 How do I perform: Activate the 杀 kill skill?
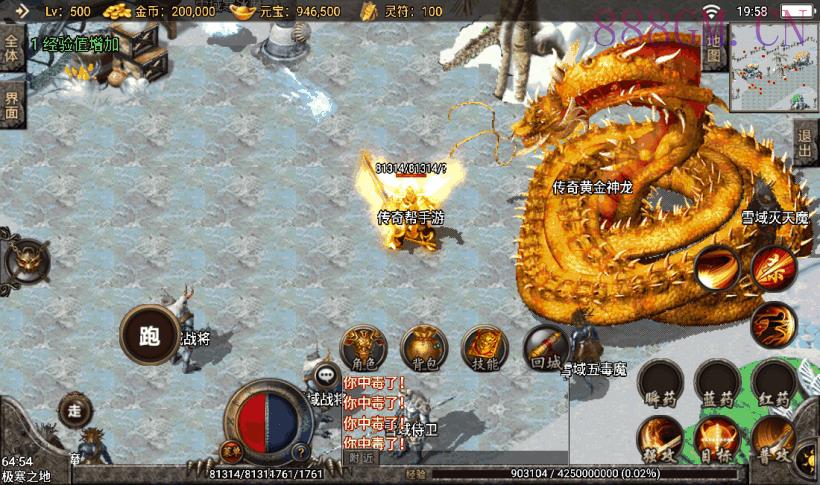click(773, 267)
